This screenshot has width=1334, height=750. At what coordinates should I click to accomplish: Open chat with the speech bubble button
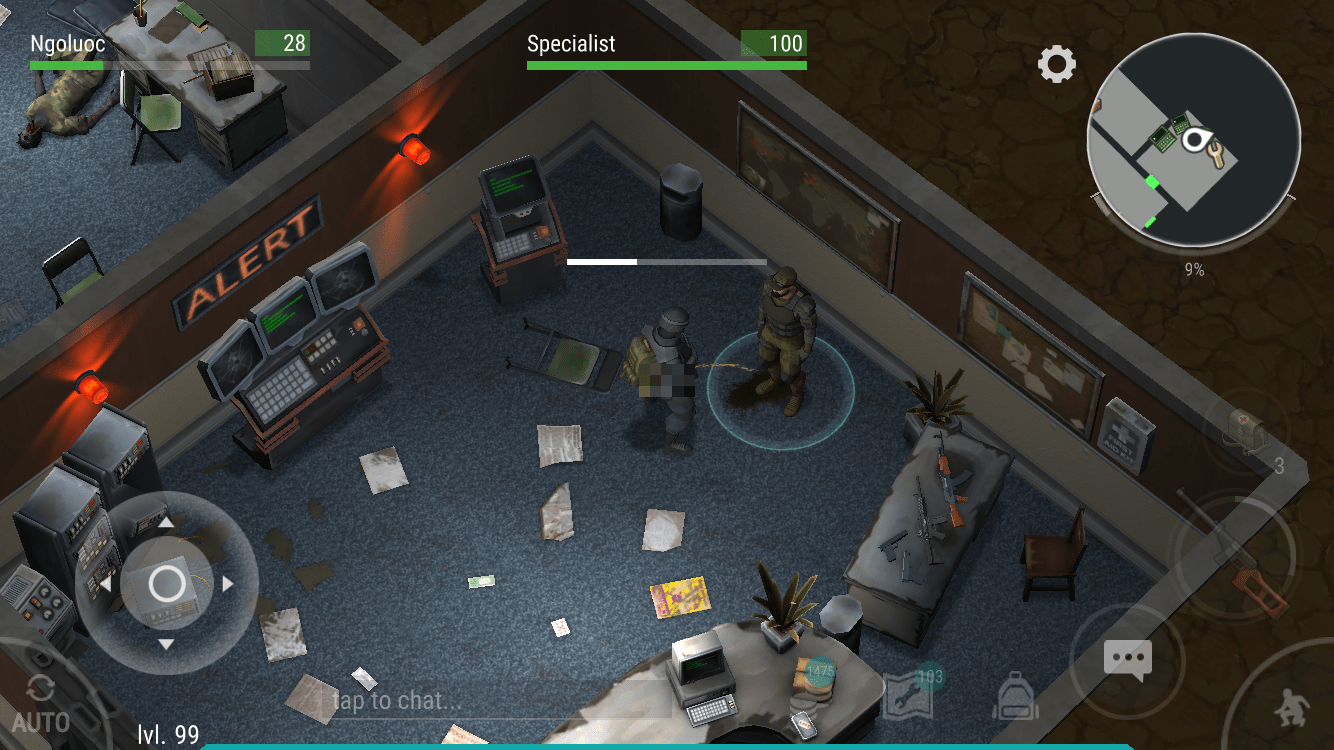click(x=1127, y=660)
